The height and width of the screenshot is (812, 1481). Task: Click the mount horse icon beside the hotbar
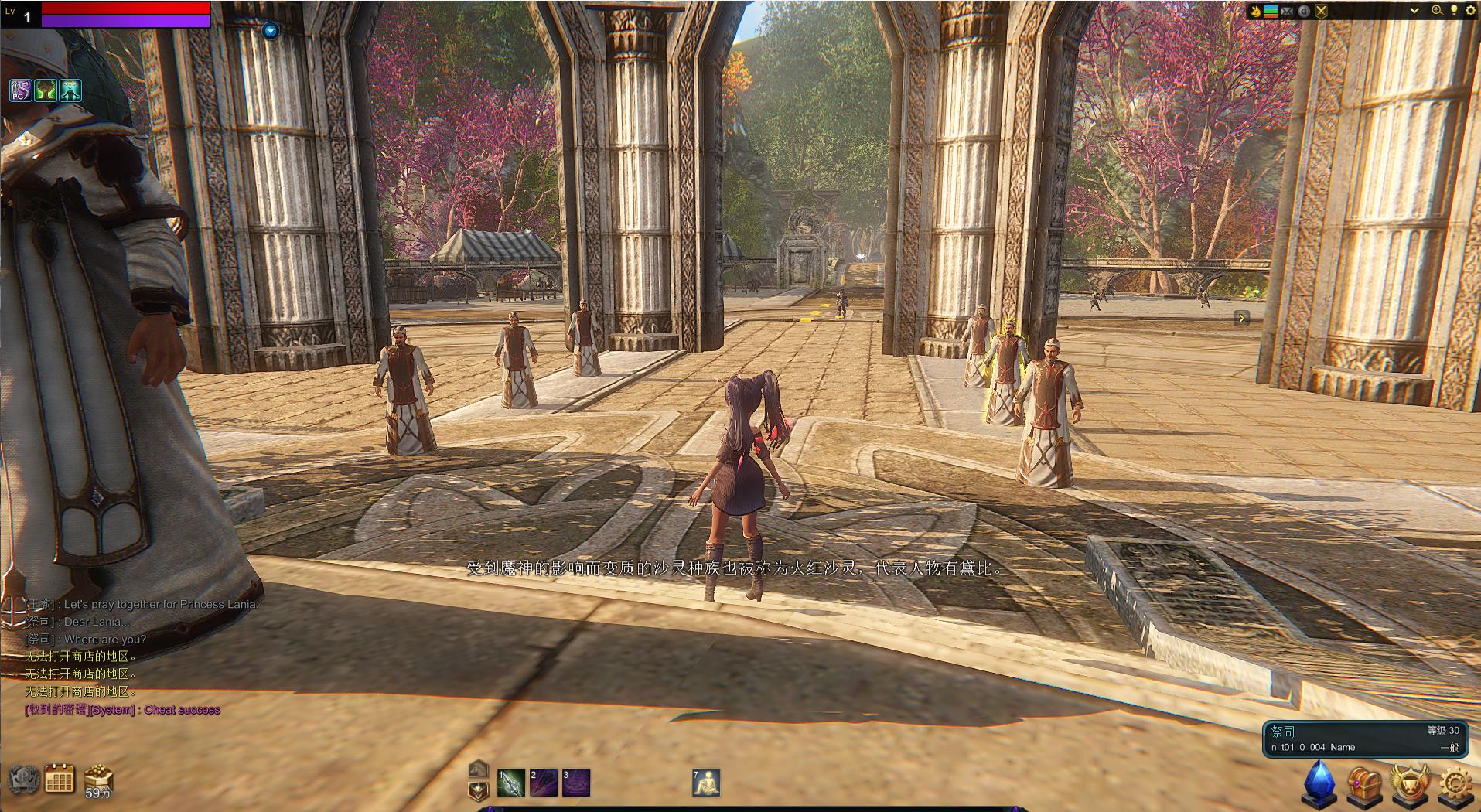479,769
